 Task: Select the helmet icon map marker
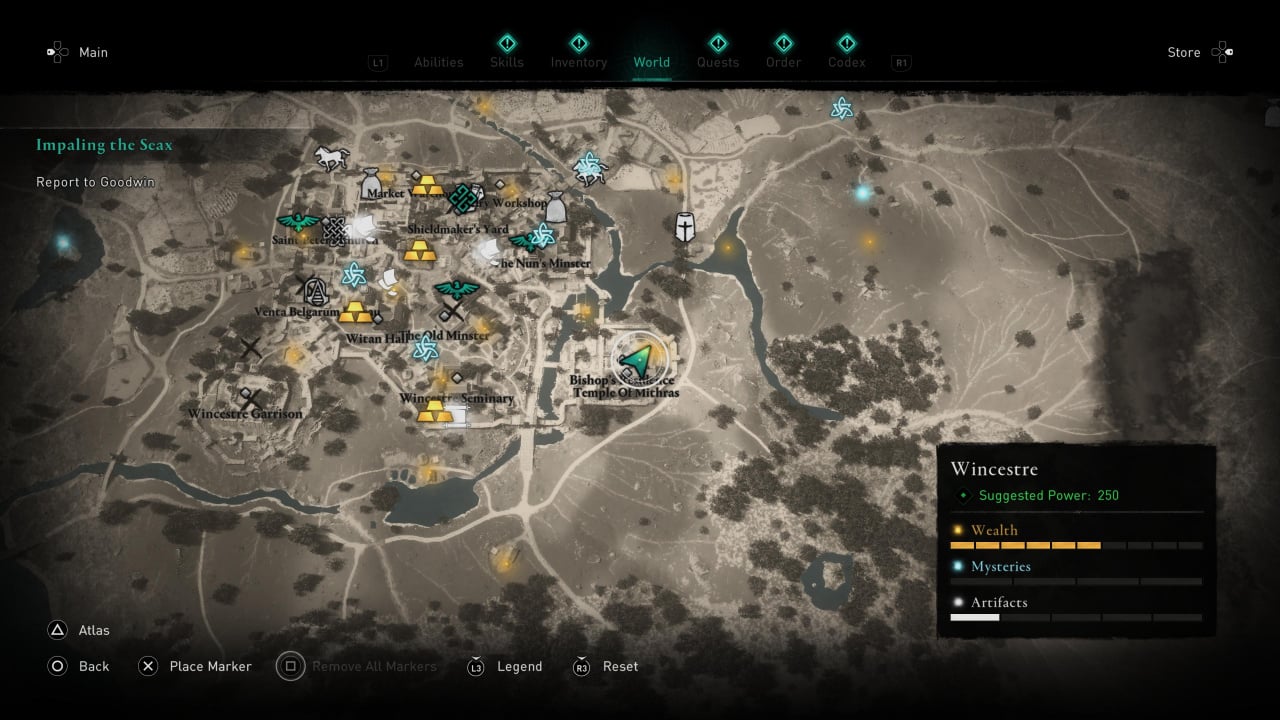point(685,227)
